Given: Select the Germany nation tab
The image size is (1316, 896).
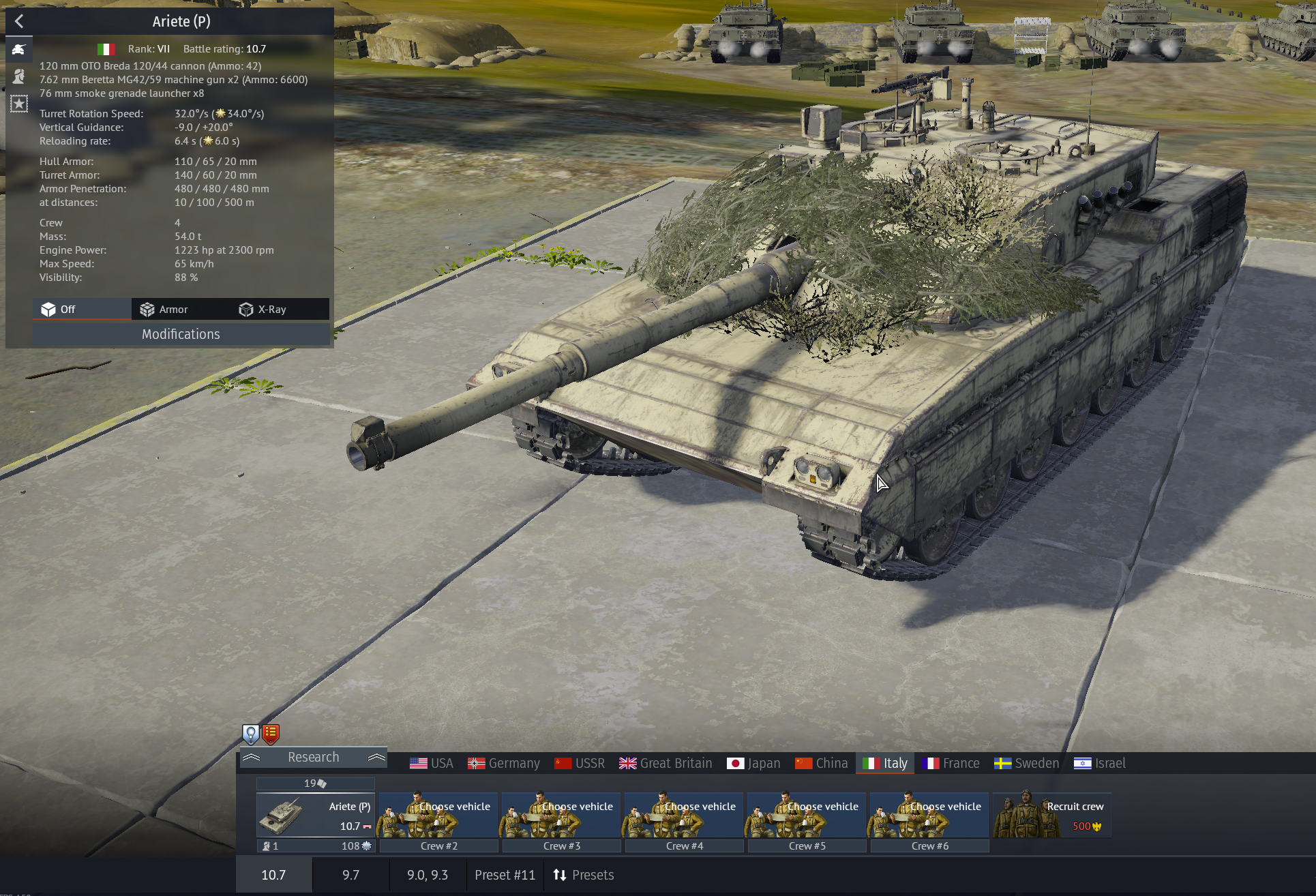Looking at the screenshot, I should 503,763.
